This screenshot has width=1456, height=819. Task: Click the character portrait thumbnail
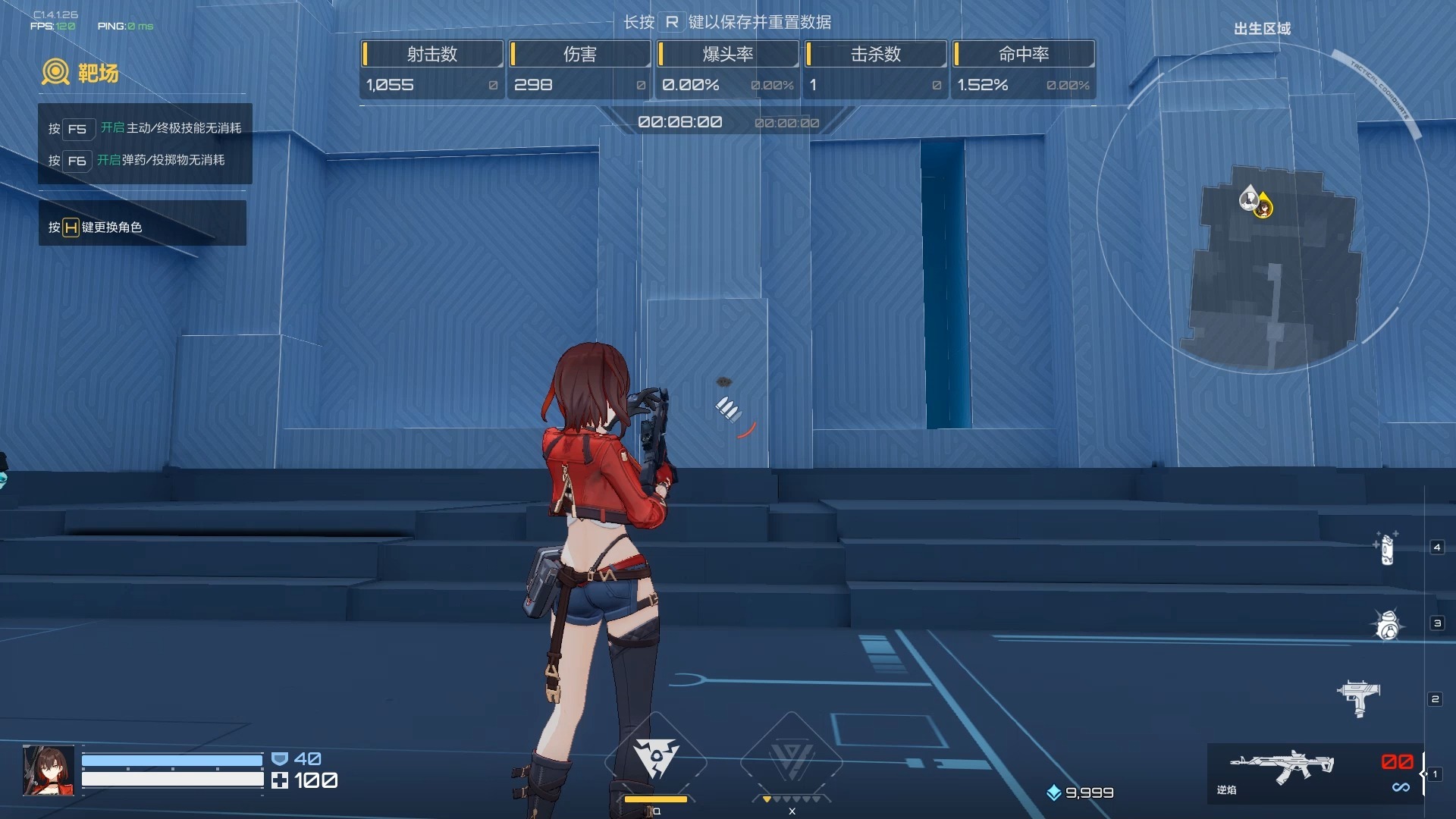49,770
